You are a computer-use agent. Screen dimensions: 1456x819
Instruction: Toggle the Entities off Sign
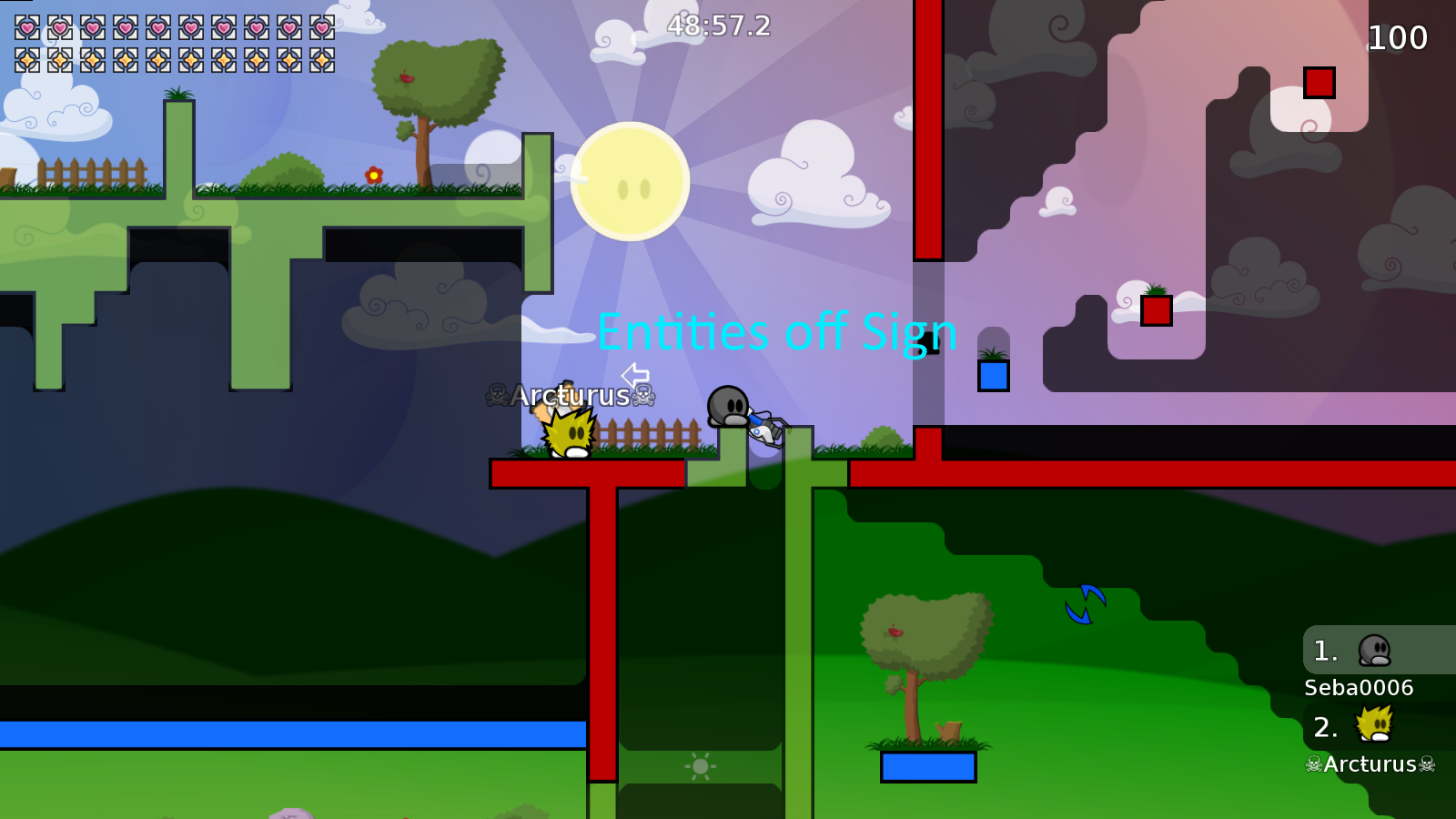(x=778, y=334)
